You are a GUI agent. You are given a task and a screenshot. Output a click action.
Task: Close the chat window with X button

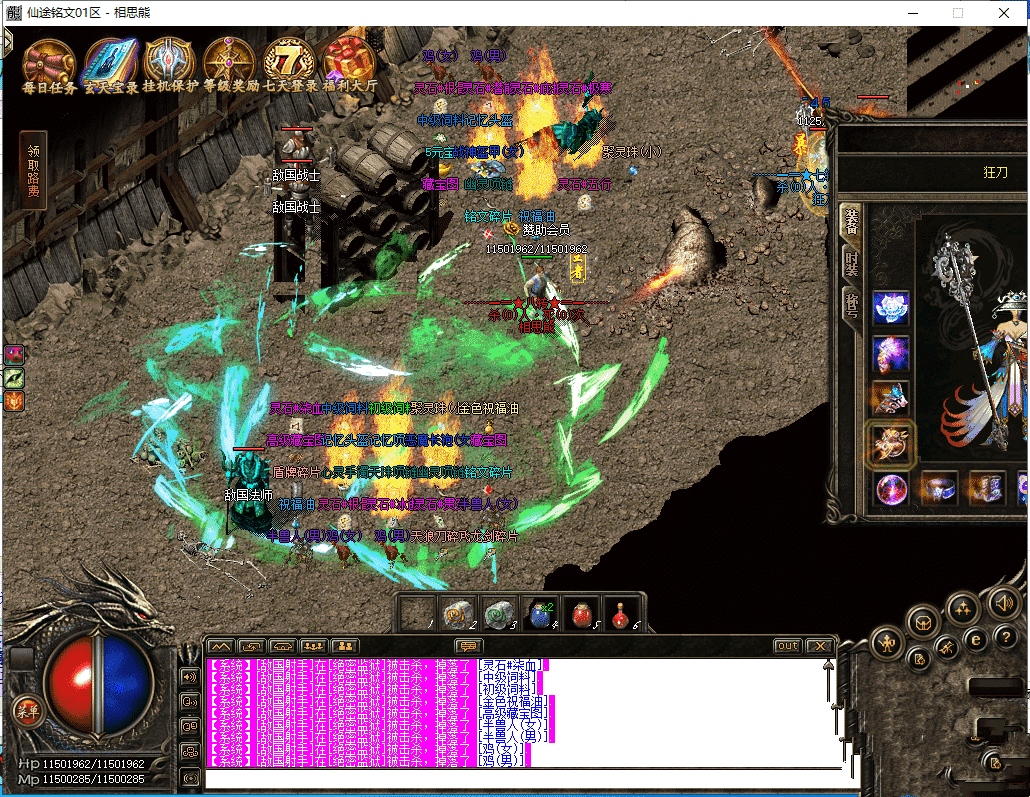pyautogui.click(x=819, y=646)
